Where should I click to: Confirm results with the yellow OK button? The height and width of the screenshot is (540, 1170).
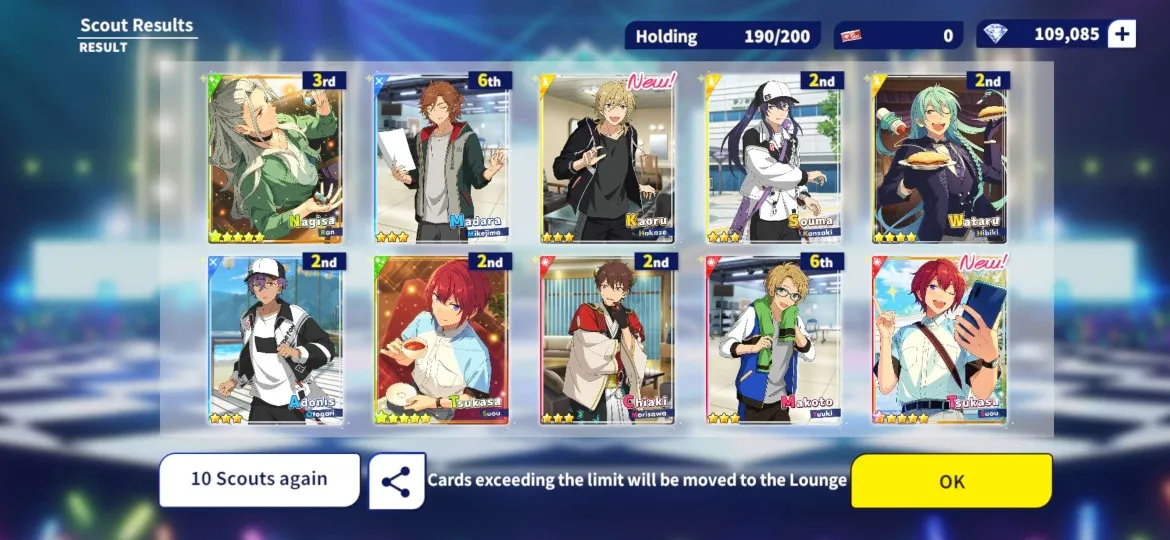click(951, 481)
